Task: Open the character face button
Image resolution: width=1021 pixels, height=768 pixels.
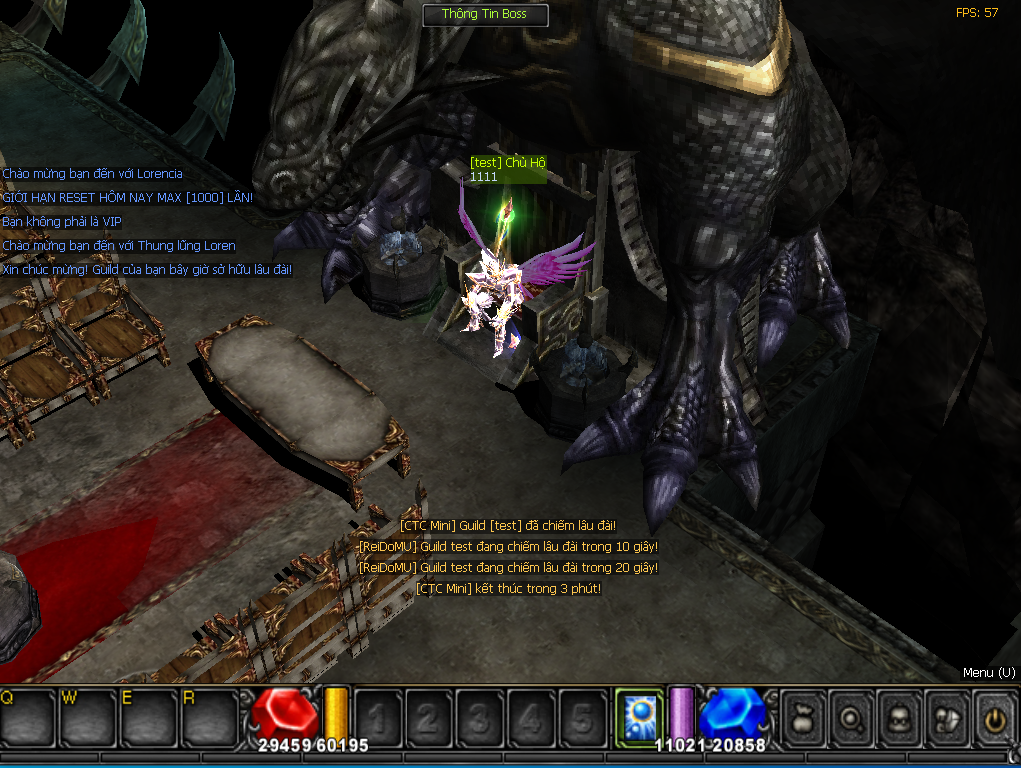Action: [898, 717]
